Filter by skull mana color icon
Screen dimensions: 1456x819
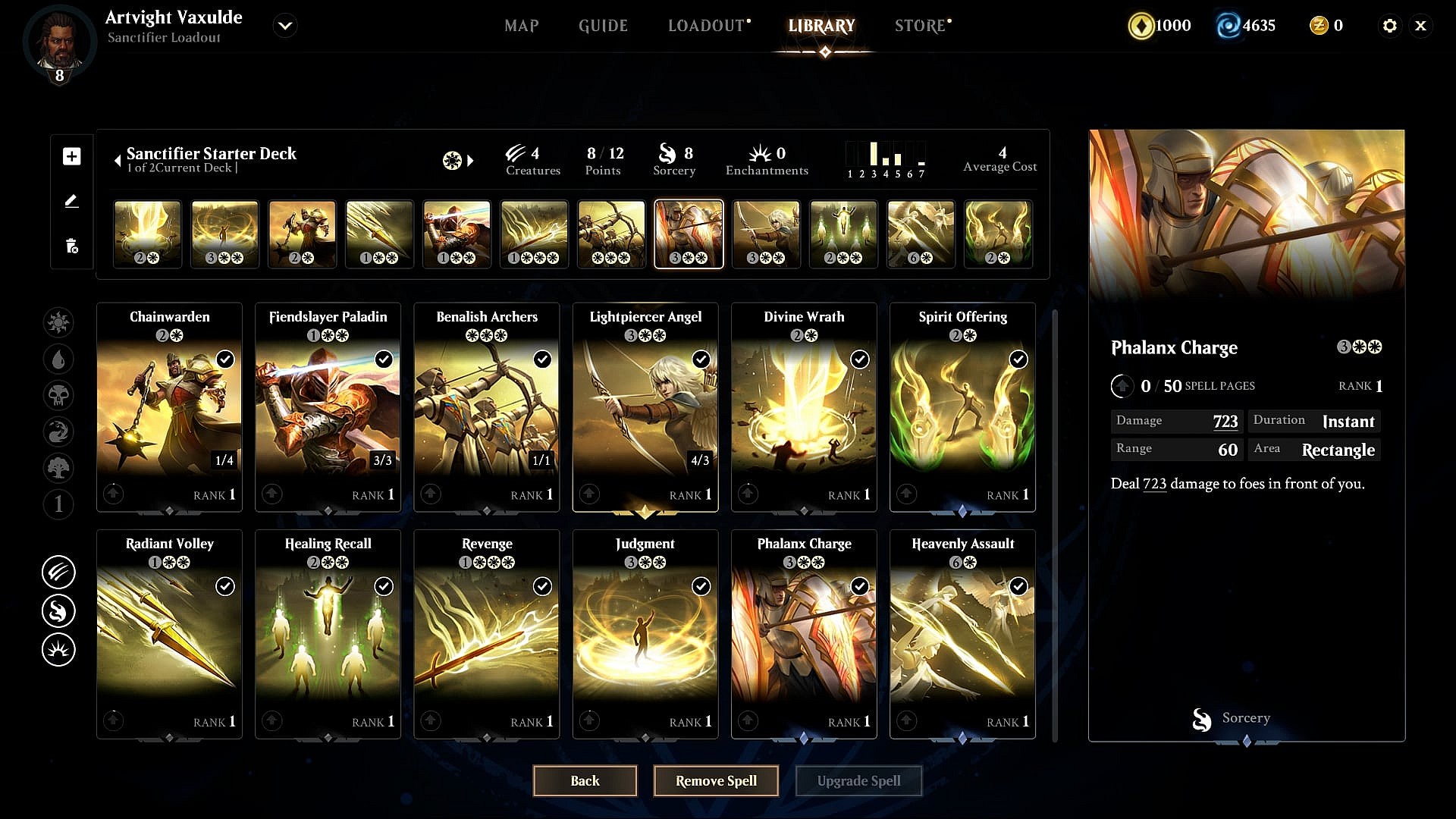(58, 394)
